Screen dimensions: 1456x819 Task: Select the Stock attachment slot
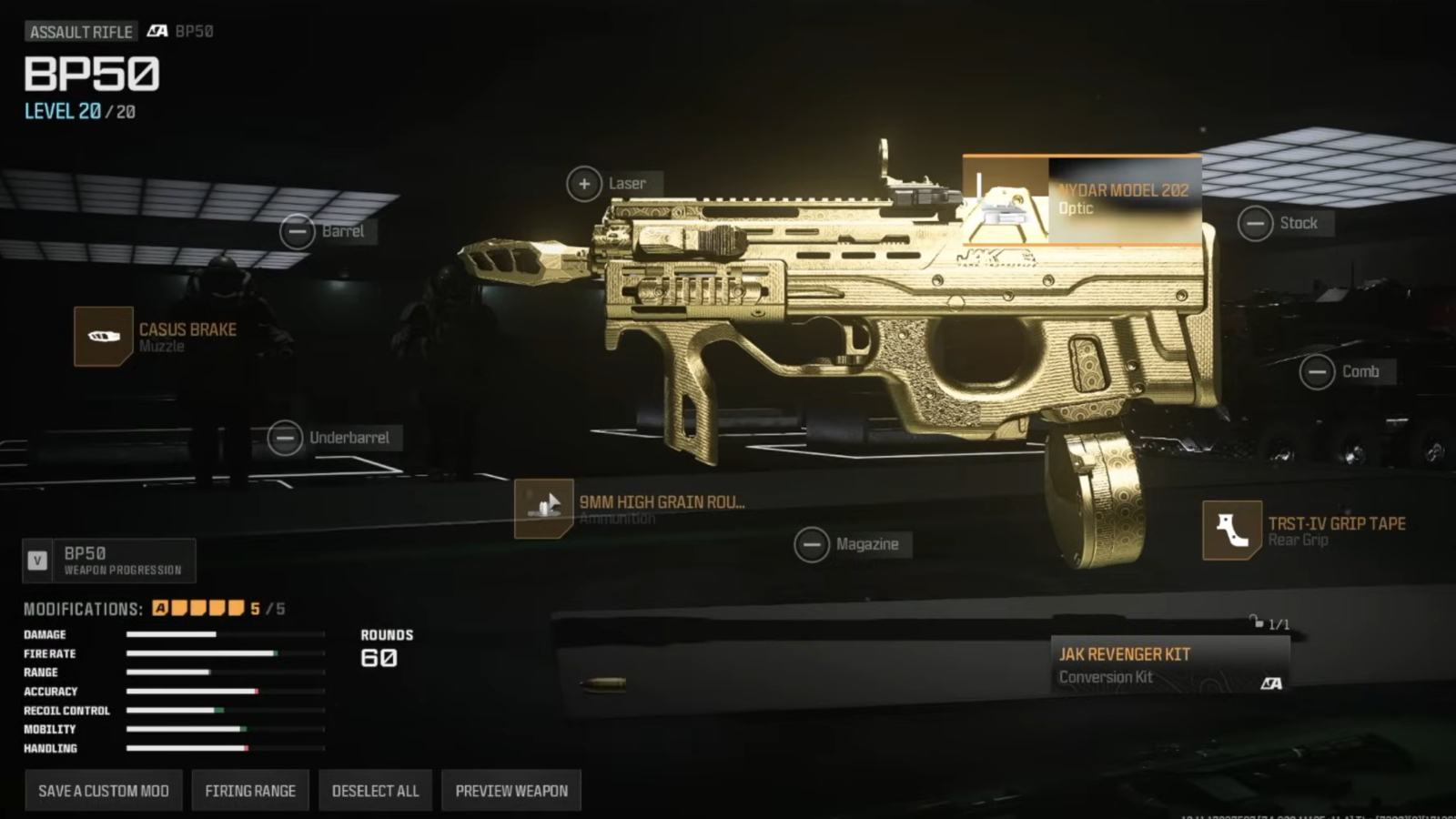(1257, 222)
